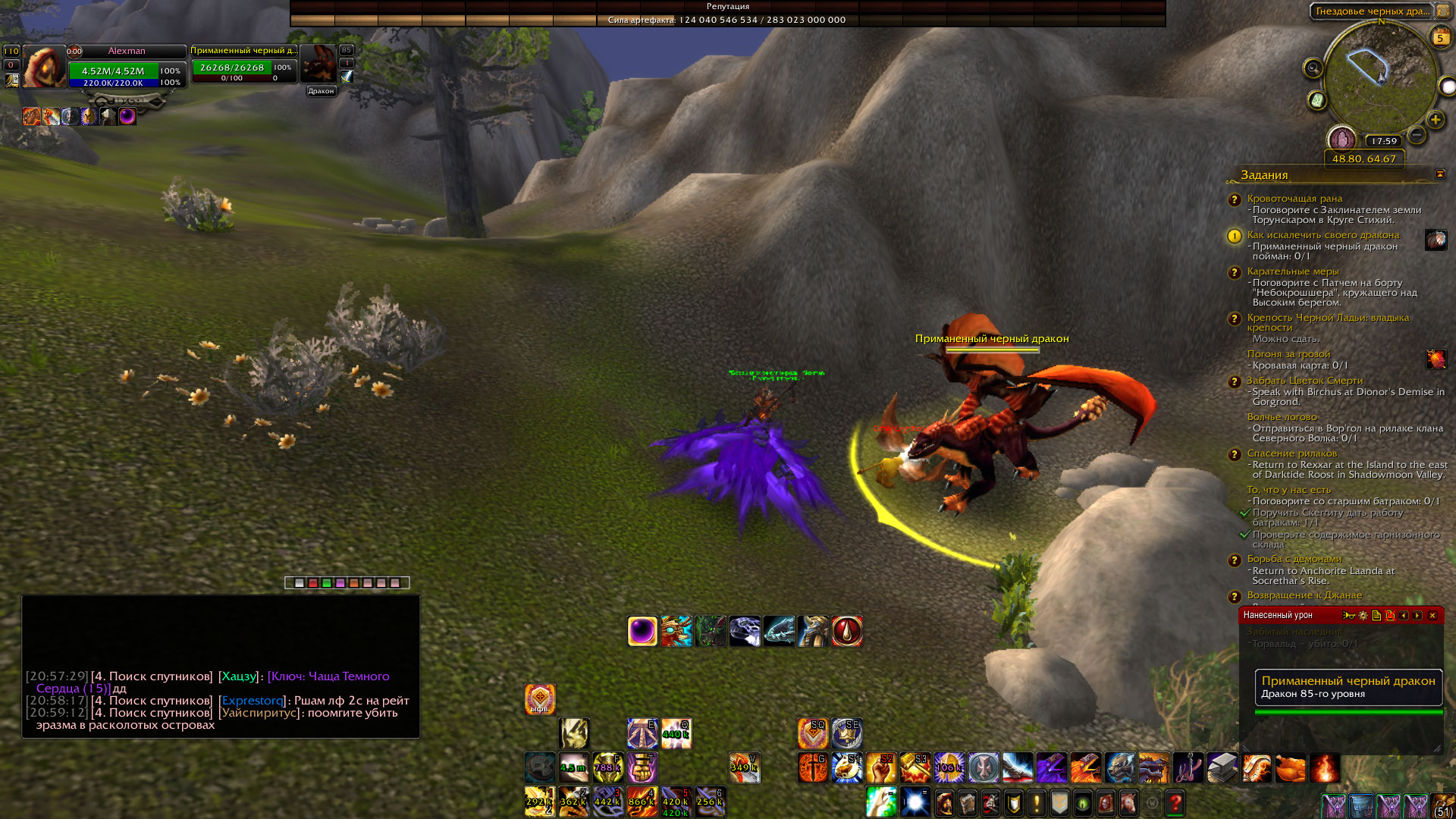Open the calendar button showing 5
Viewport: 1456px width, 819px height.
tap(1440, 36)
